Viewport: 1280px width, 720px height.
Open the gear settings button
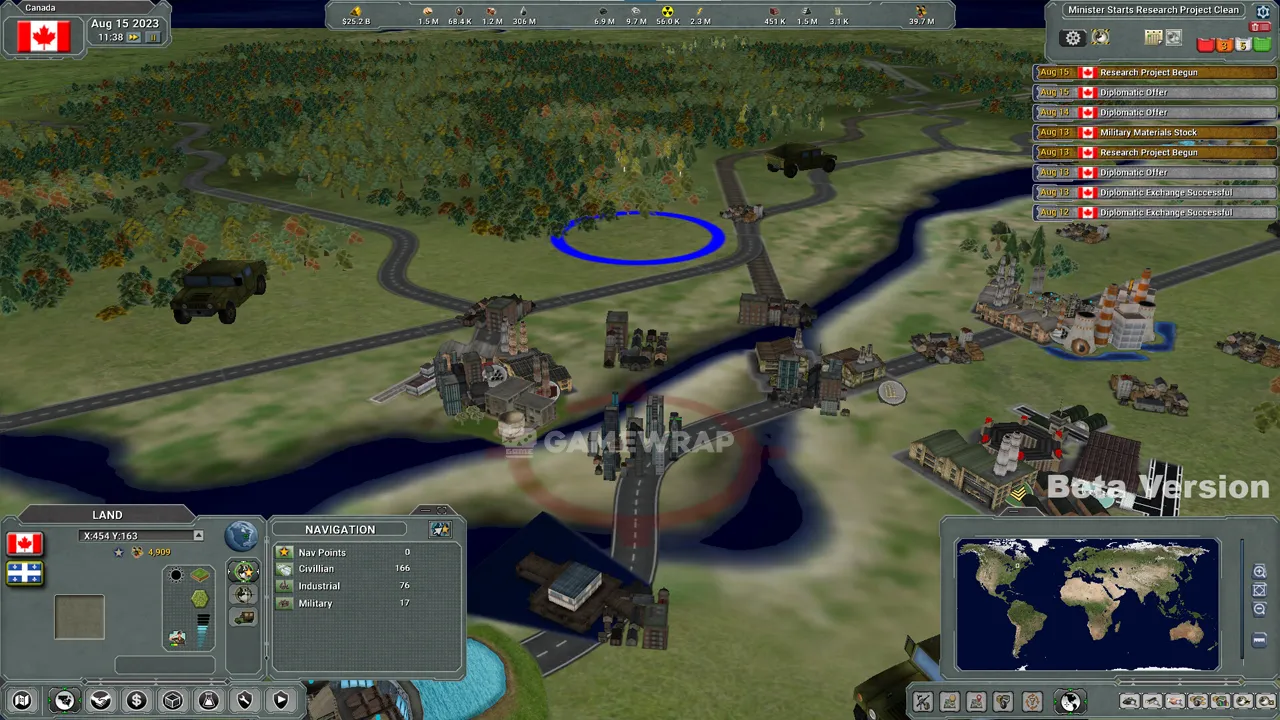point(1073,38)
